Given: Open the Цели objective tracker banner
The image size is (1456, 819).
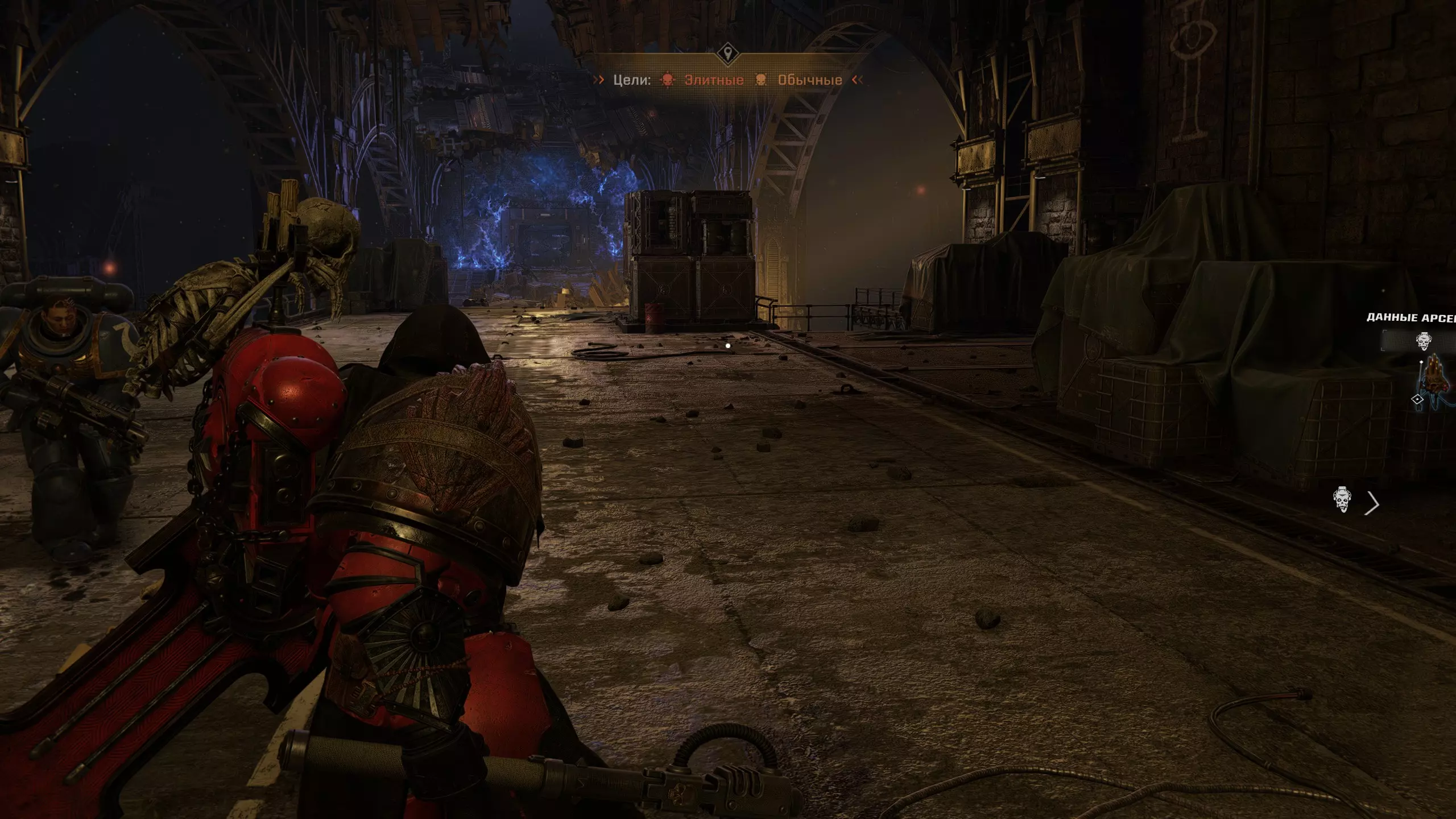Looking at the screenshot, I should [631, 80].
